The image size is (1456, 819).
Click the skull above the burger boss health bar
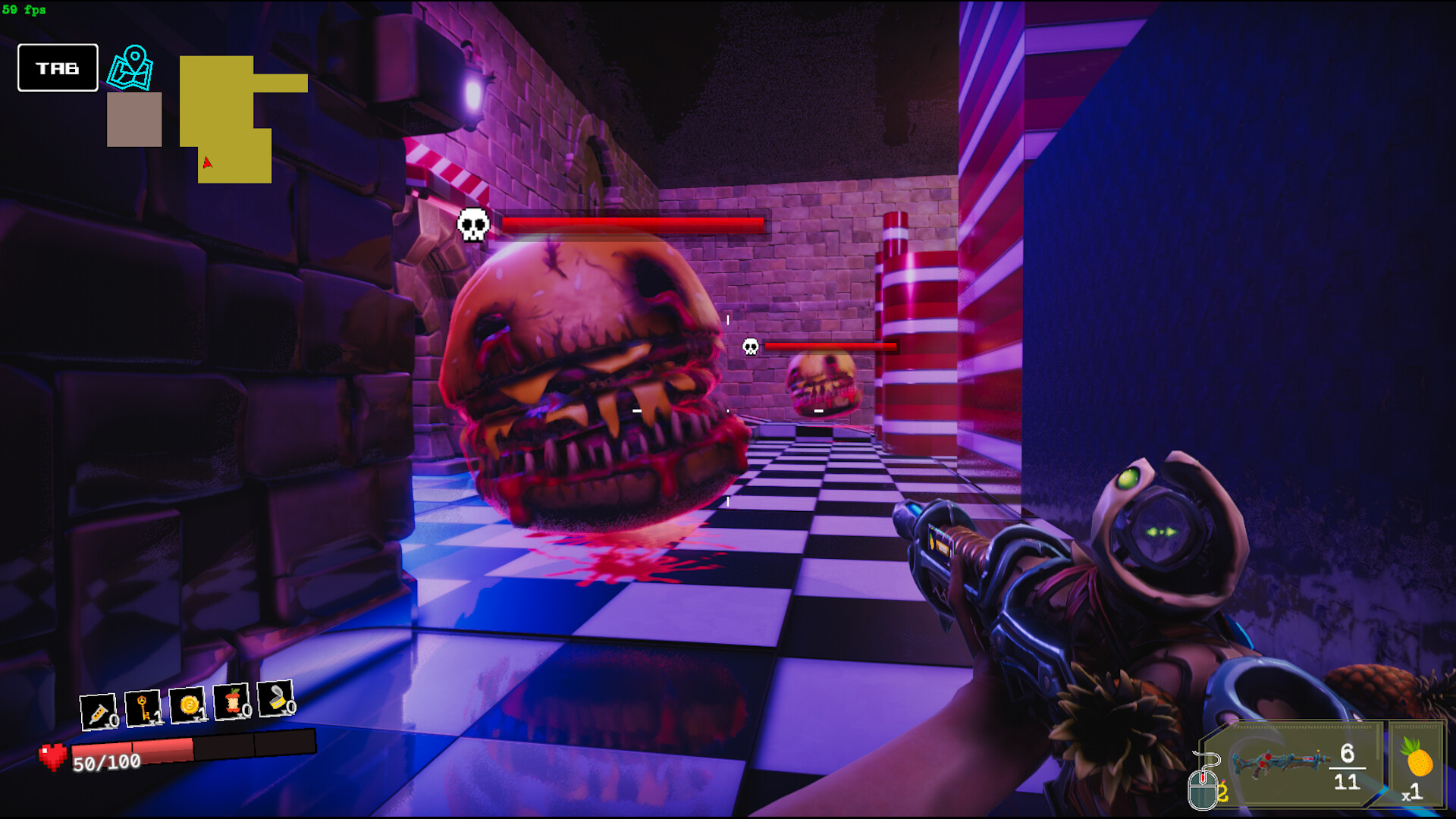(x=473, y=224)
